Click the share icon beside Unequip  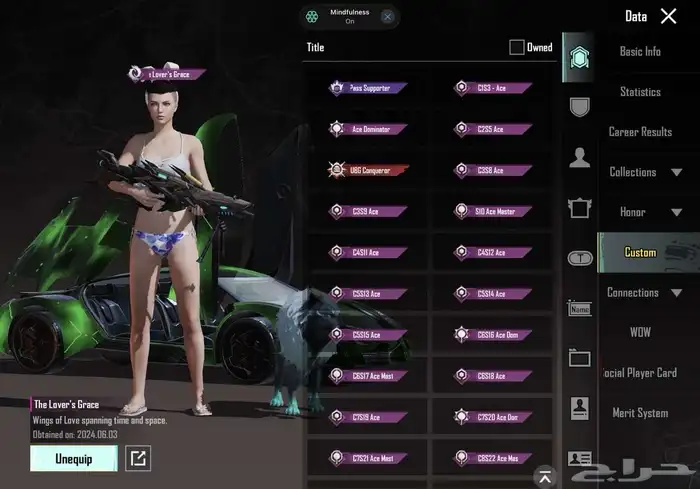click(x=137, y=458)
